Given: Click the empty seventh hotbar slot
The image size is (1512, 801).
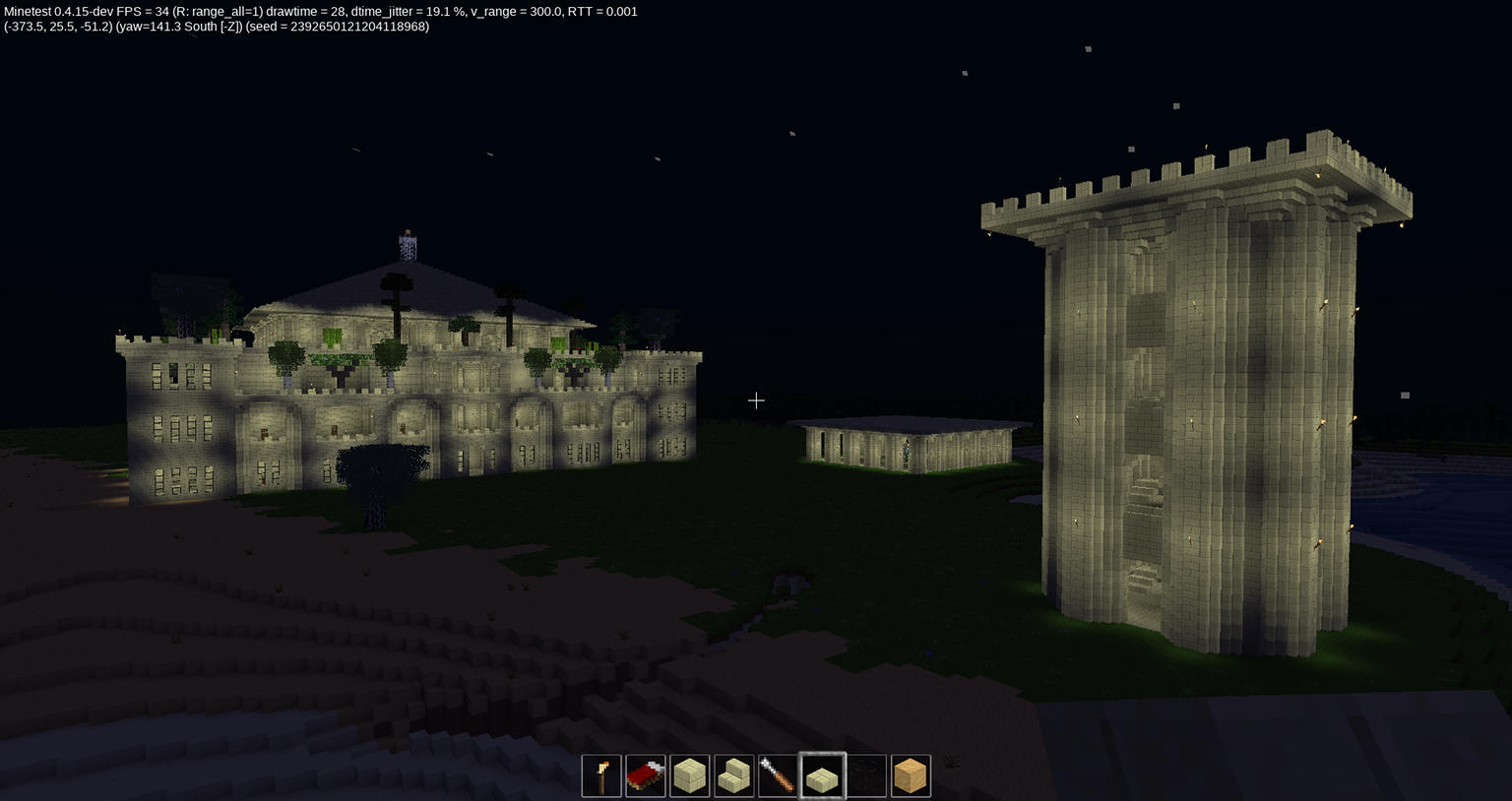Looking at the screenshot, I should point(866,775).
